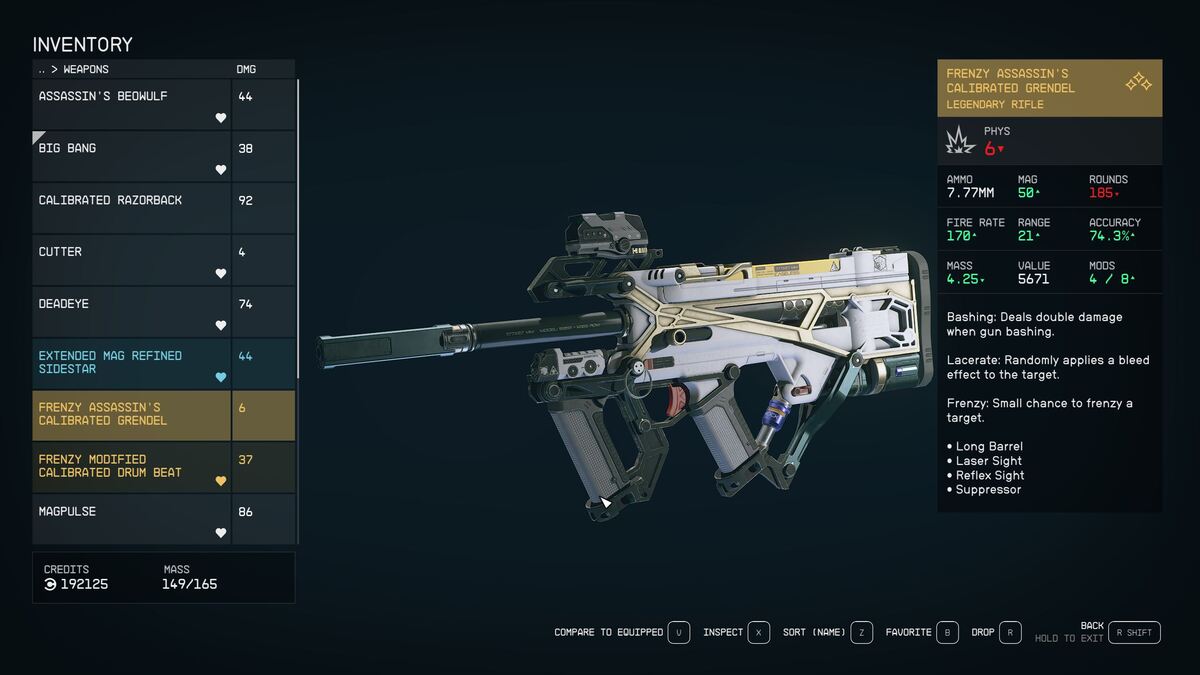Choose Frenzy Modified Calibrated Drum Beat

pyautogui.click(x=131, y=467)
